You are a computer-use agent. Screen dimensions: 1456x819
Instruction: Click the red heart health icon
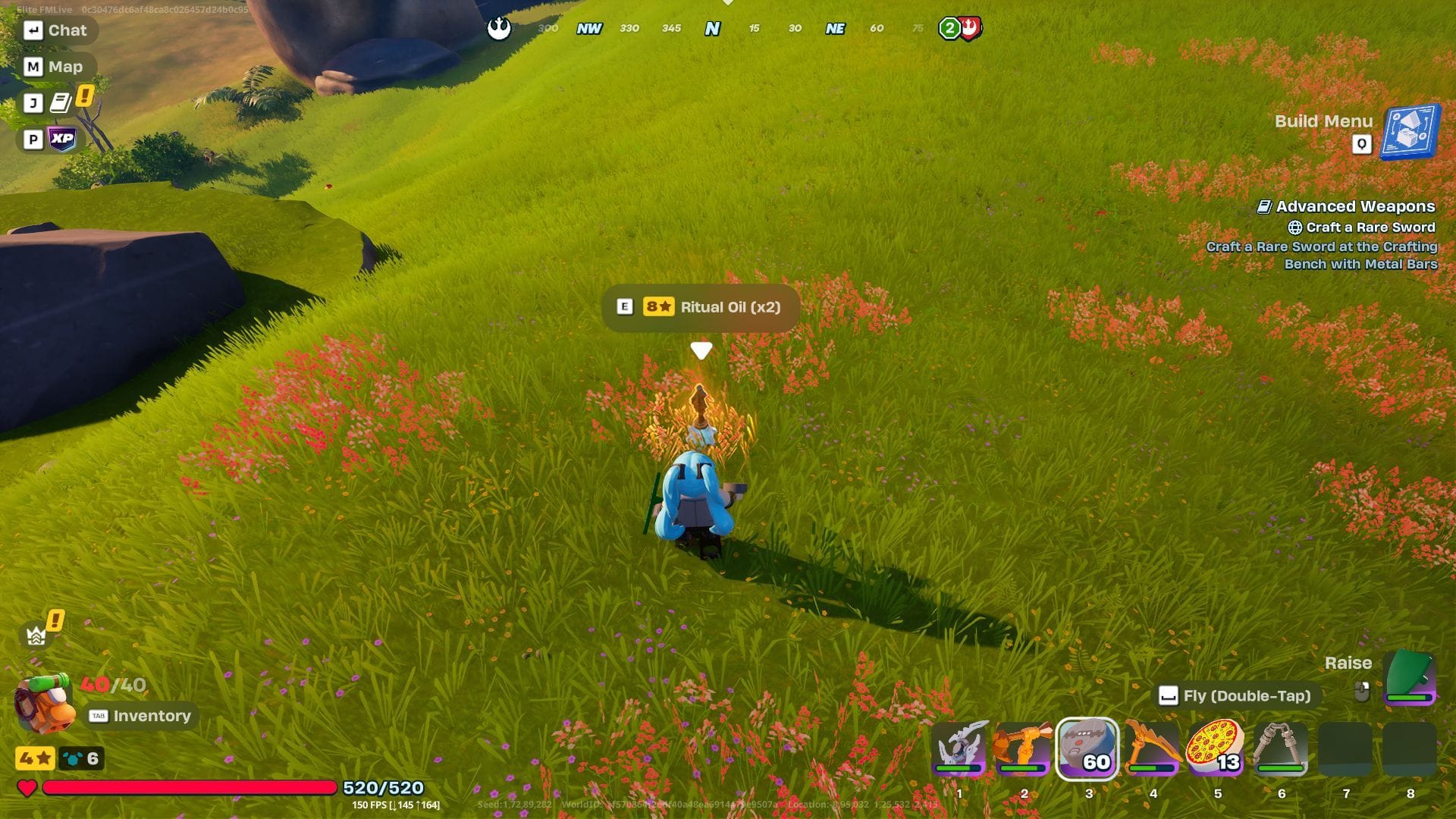click(x=27, y=789)
